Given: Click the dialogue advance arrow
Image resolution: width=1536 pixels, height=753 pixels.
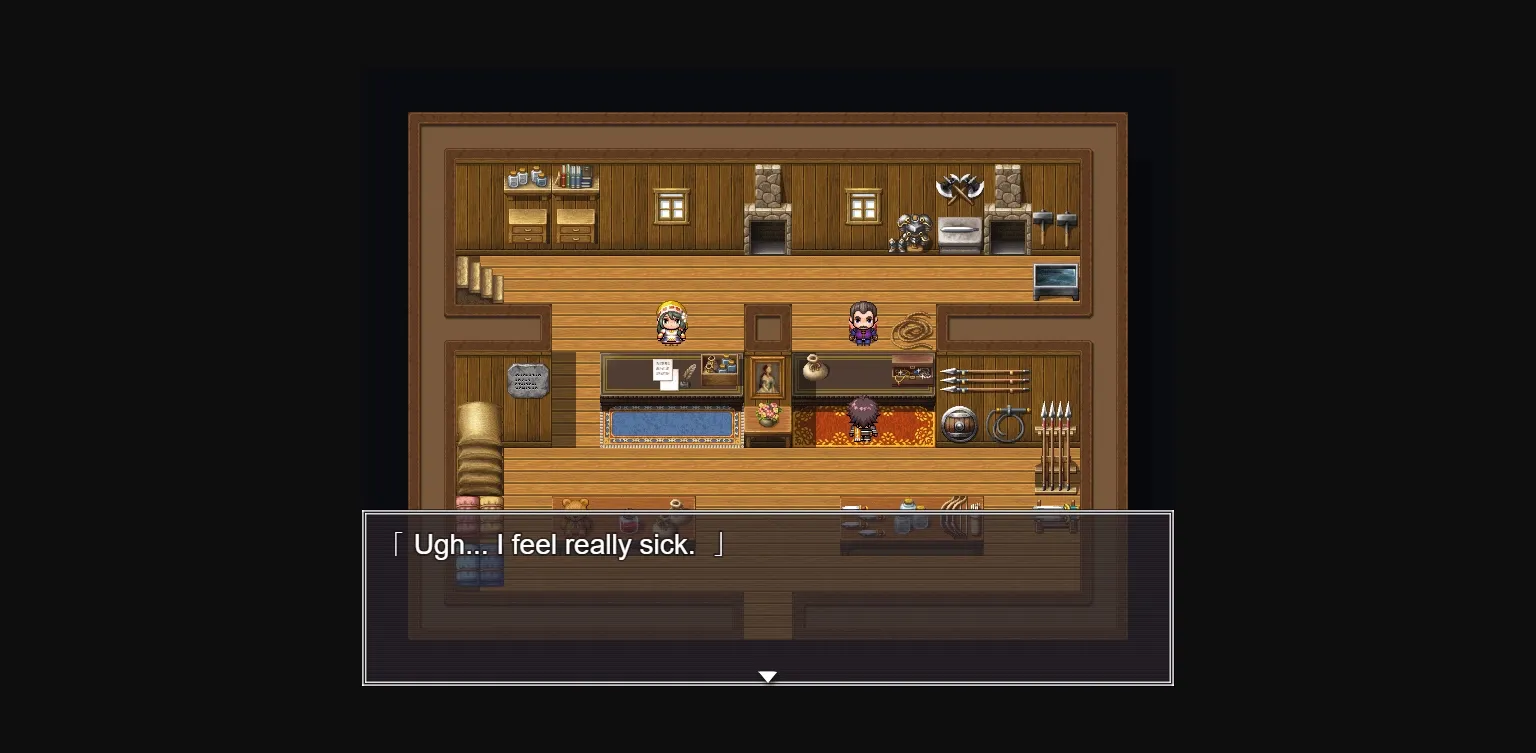Looking at the screenshot, I should click(767, 676).
